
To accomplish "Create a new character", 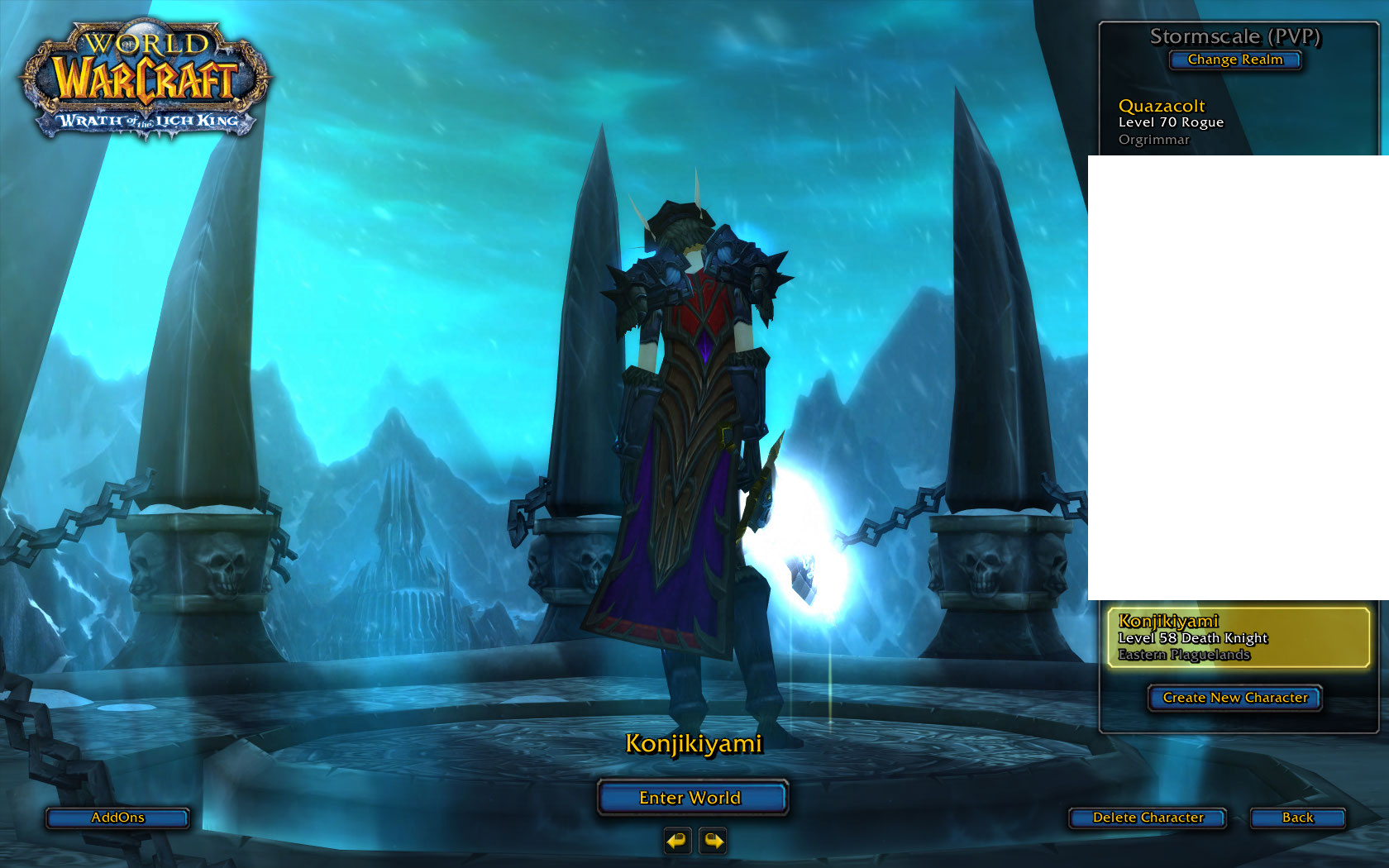I will tap(1234, 698).
